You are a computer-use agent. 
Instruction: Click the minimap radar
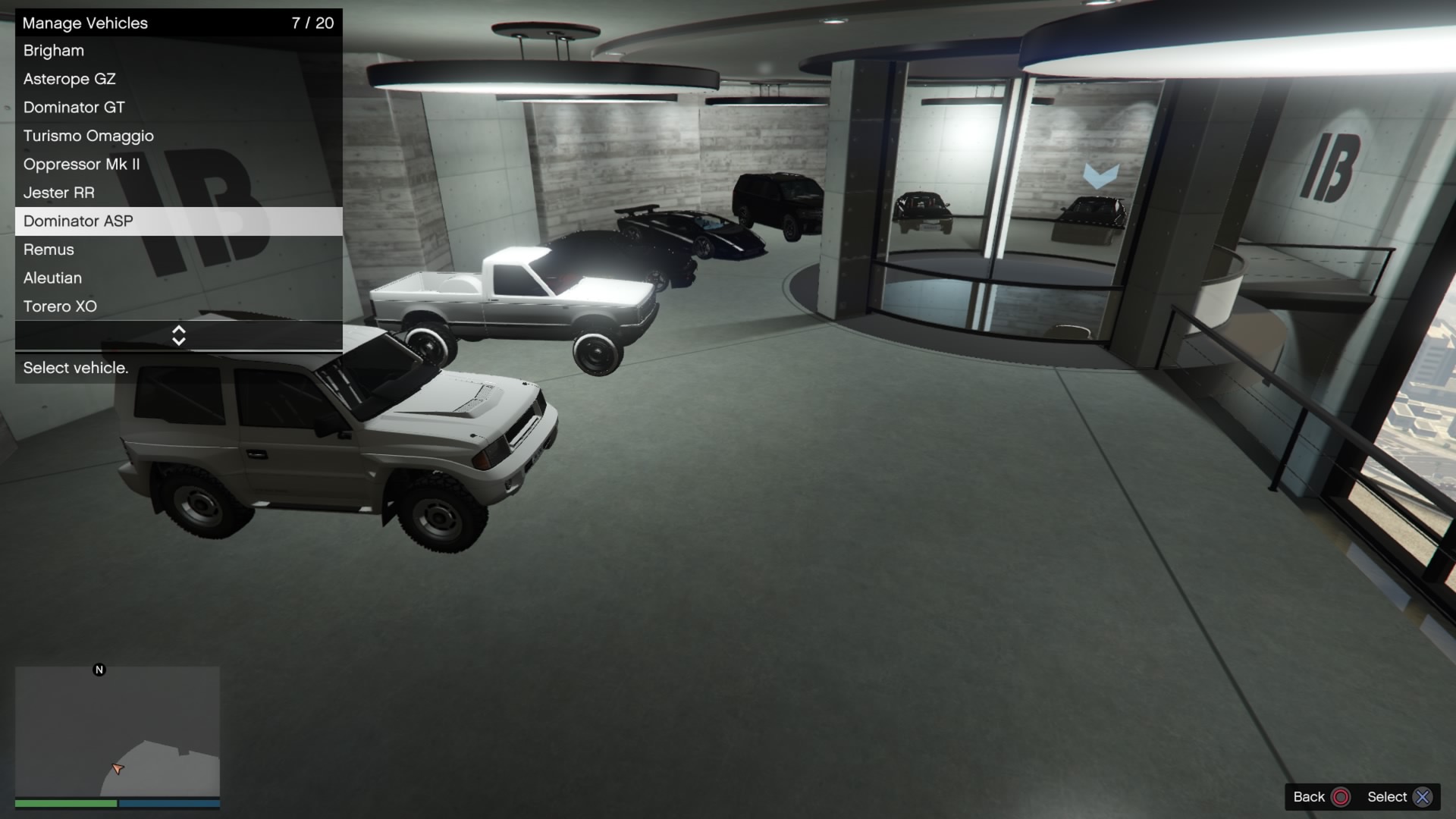pos(118,732)
